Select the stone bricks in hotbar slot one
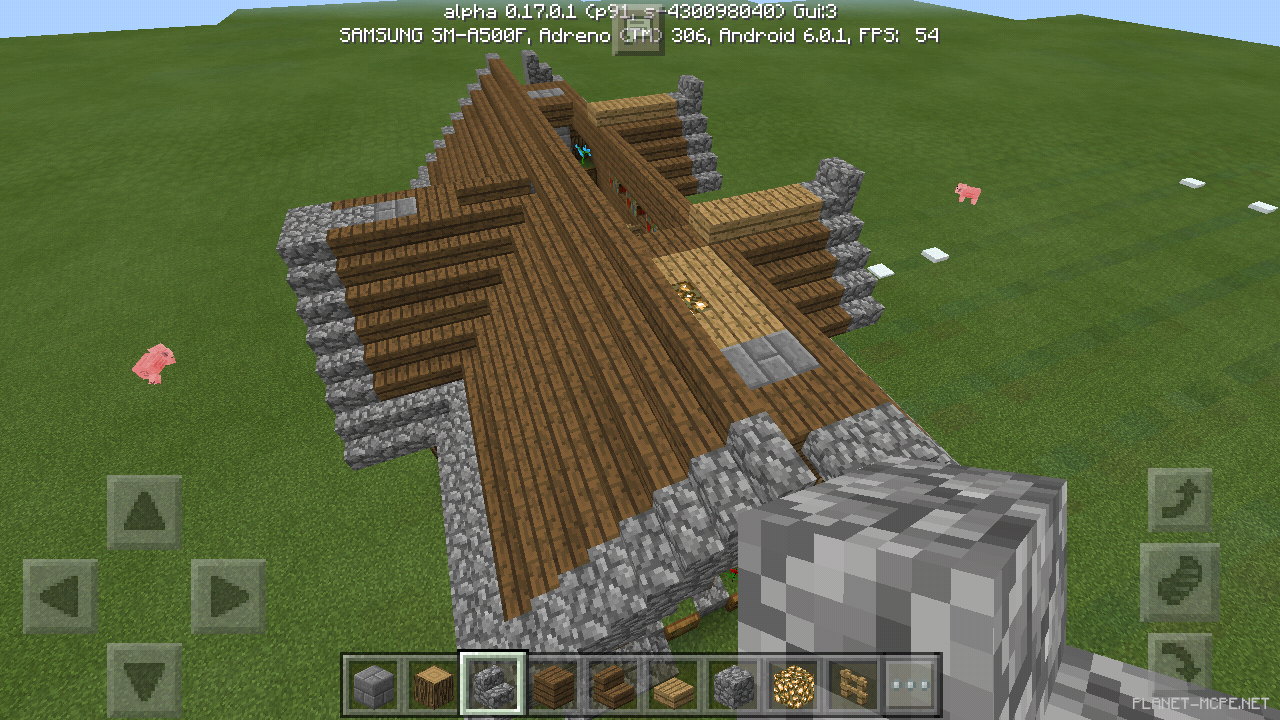Screen dimensions: 1280x720 [372, 684]
